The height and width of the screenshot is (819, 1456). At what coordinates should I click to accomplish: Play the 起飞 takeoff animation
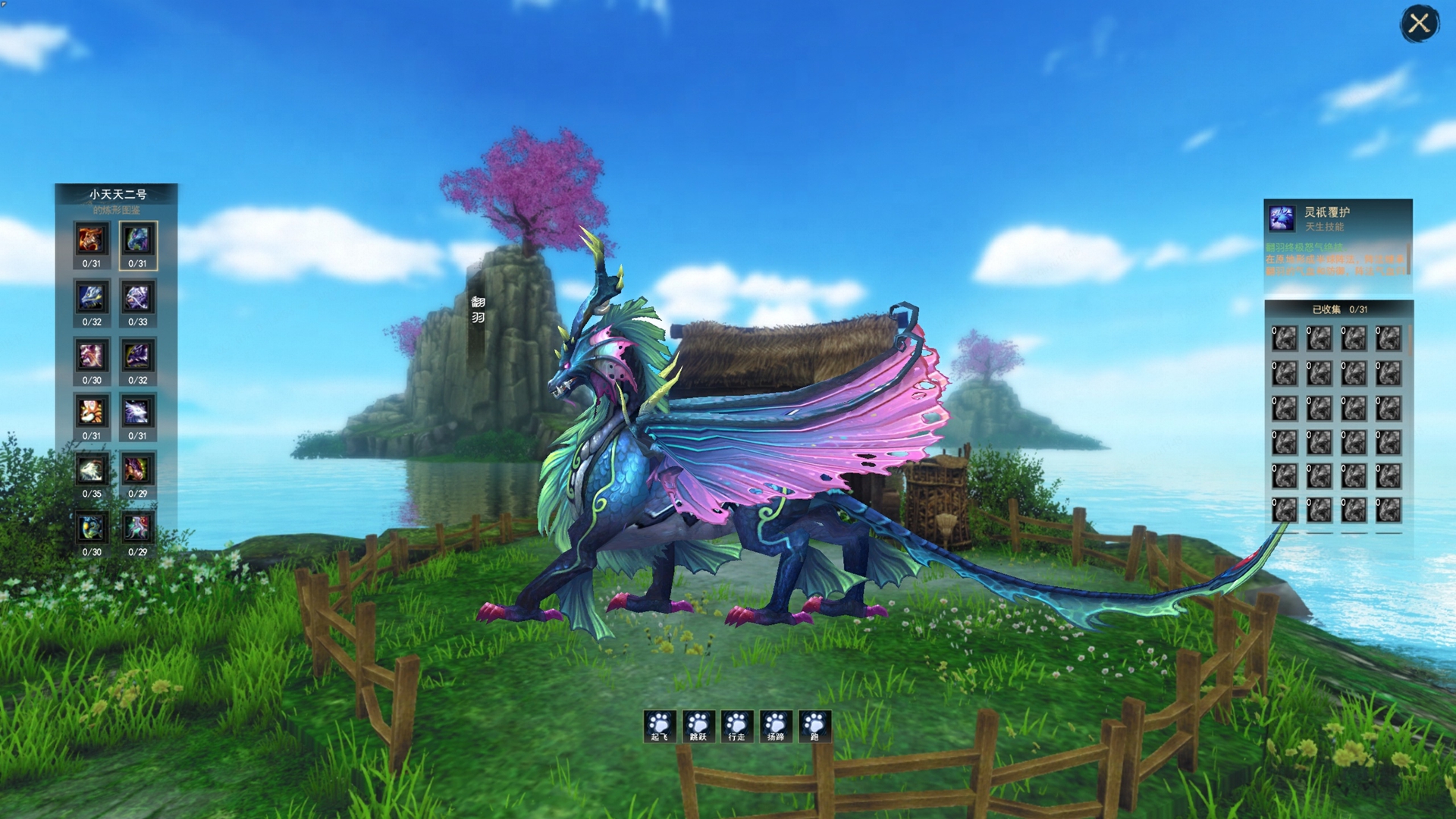[x=660, y=726]
